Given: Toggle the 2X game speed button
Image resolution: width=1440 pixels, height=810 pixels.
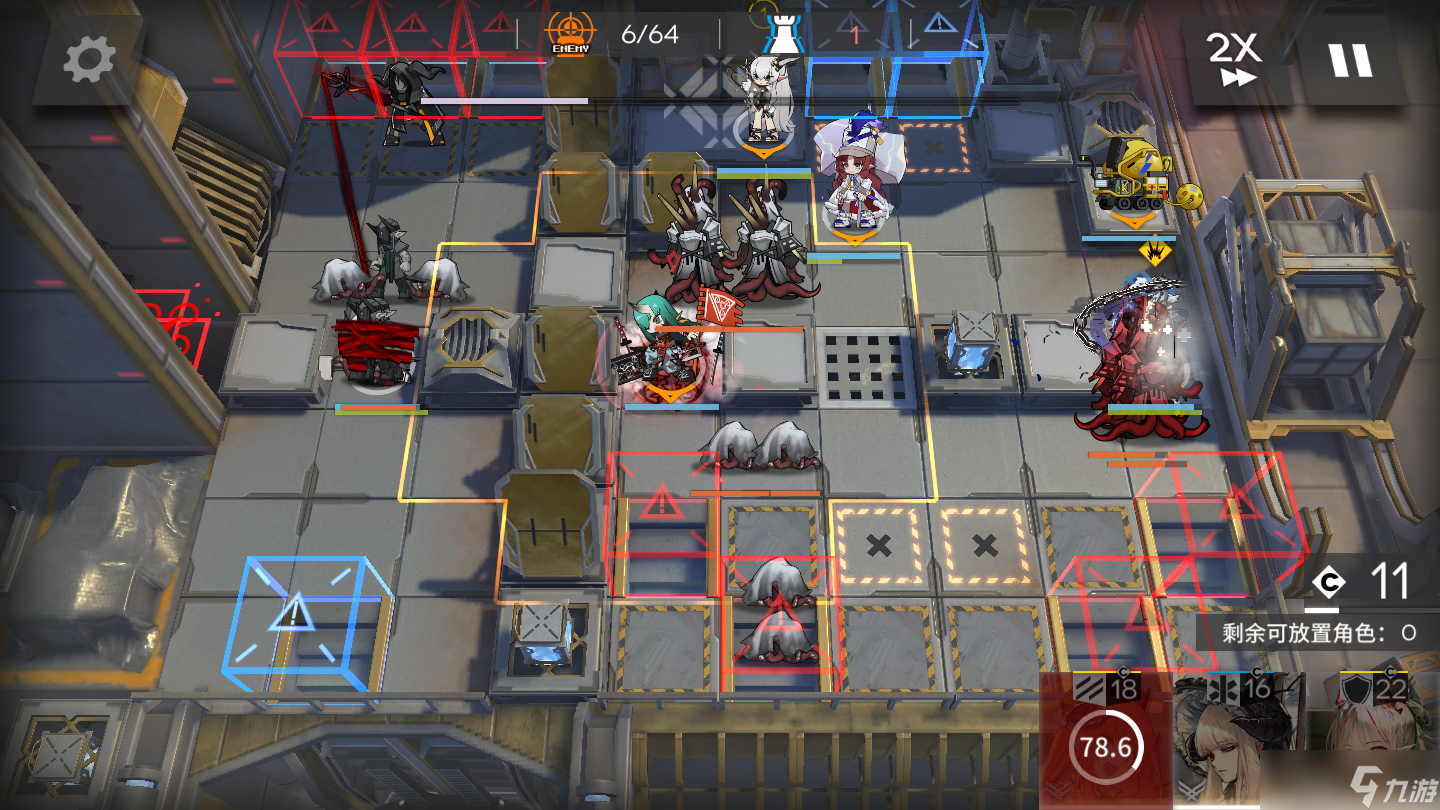Looking at the screenshot, I should 1236,60.
